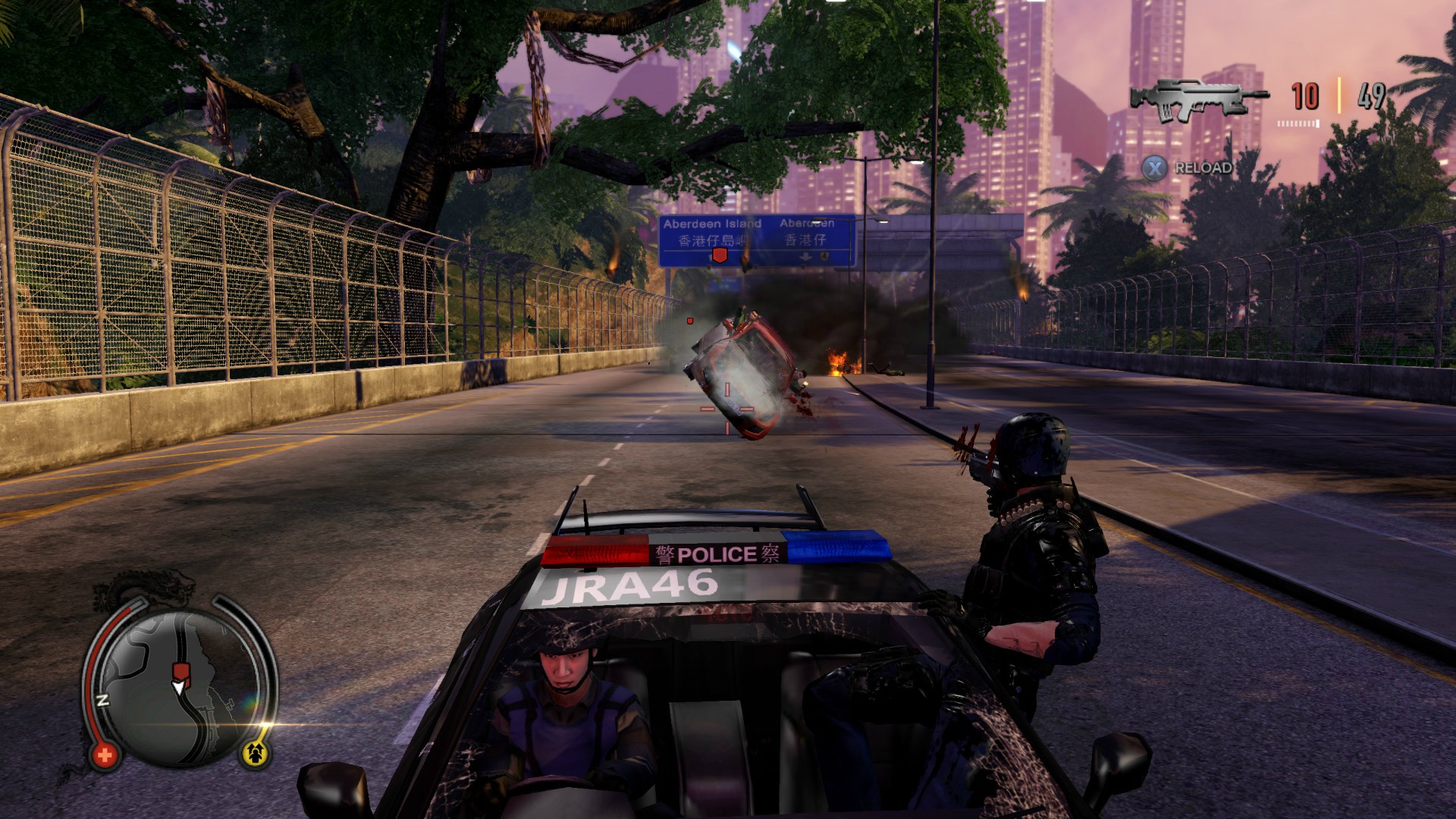Select the assault rifle weapon icon
Screen dimensions: 1456x819
coord(1199,98)
